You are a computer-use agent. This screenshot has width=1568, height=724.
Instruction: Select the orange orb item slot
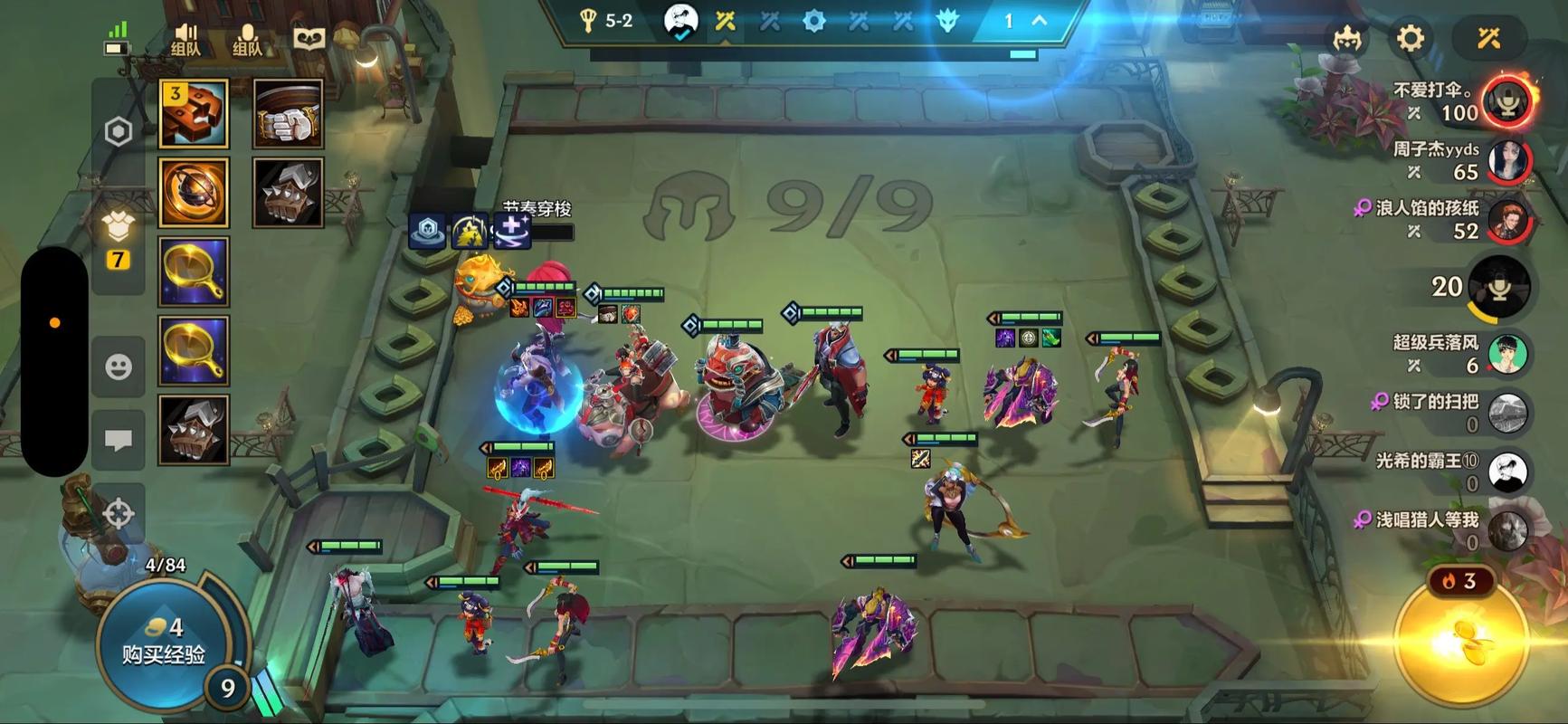coord(194,192)
